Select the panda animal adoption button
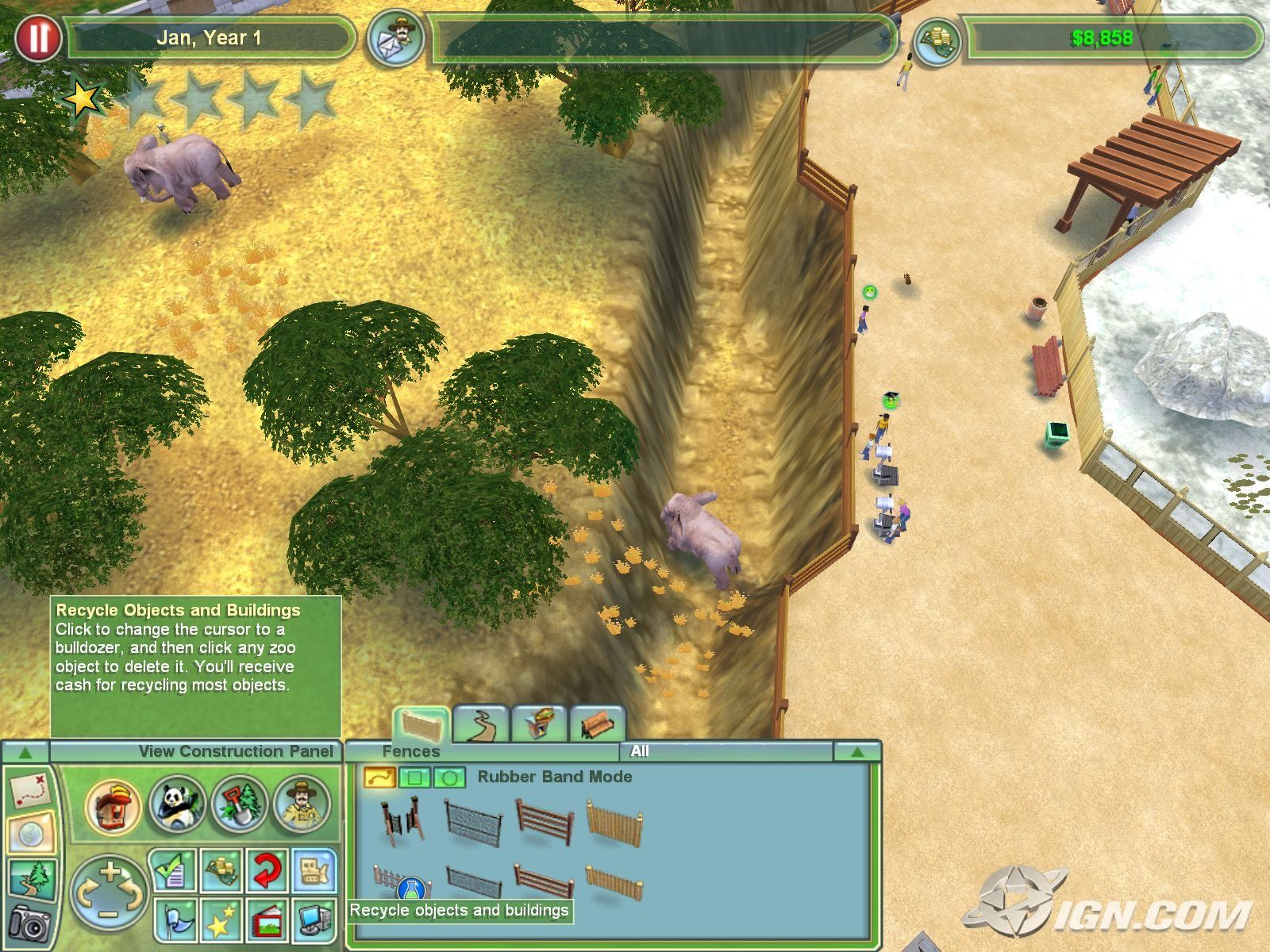The width and height of the screenshot is (1270, 952). pos(177,805)
